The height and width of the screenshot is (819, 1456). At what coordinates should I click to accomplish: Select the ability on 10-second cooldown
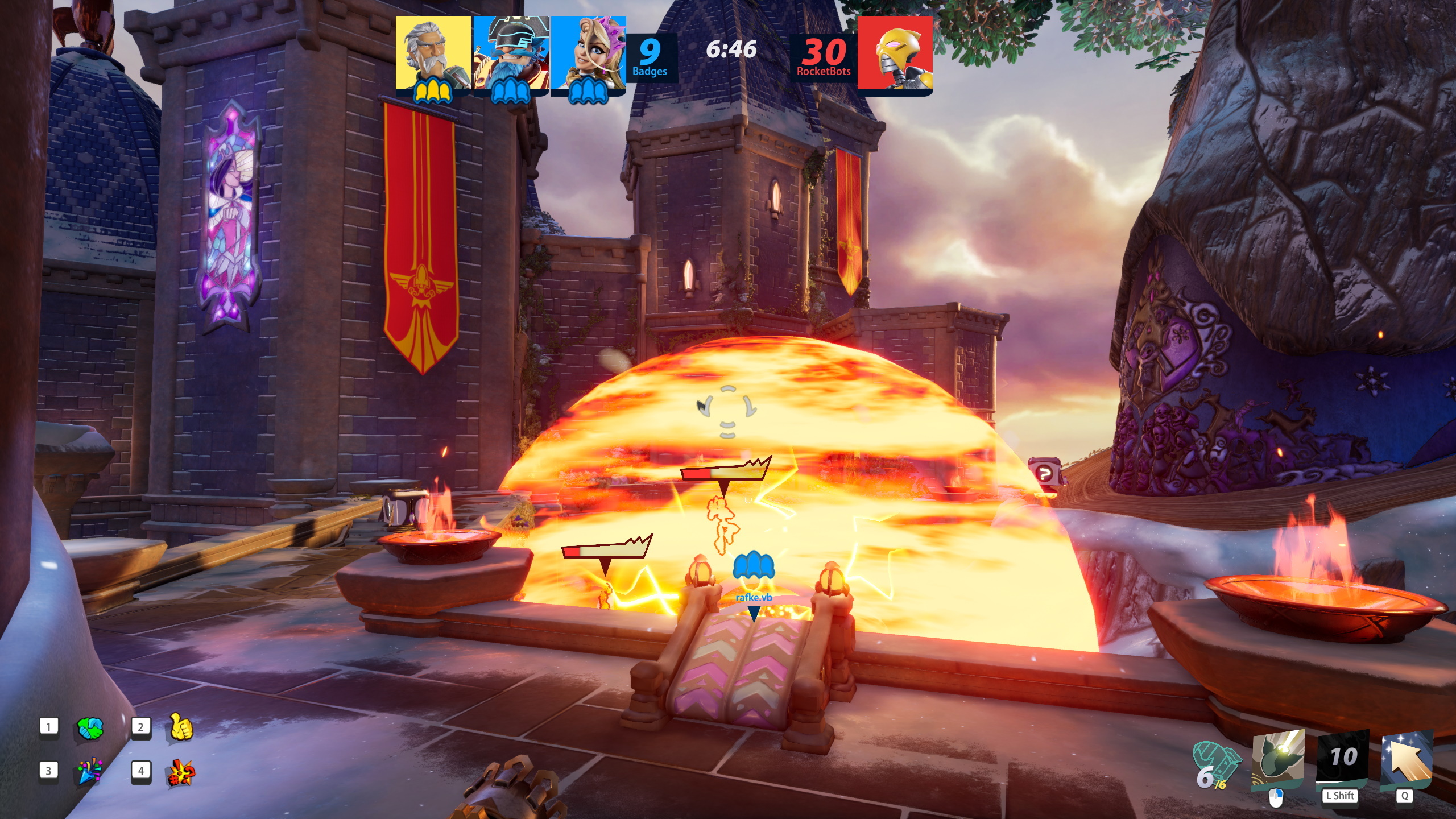1343,759
